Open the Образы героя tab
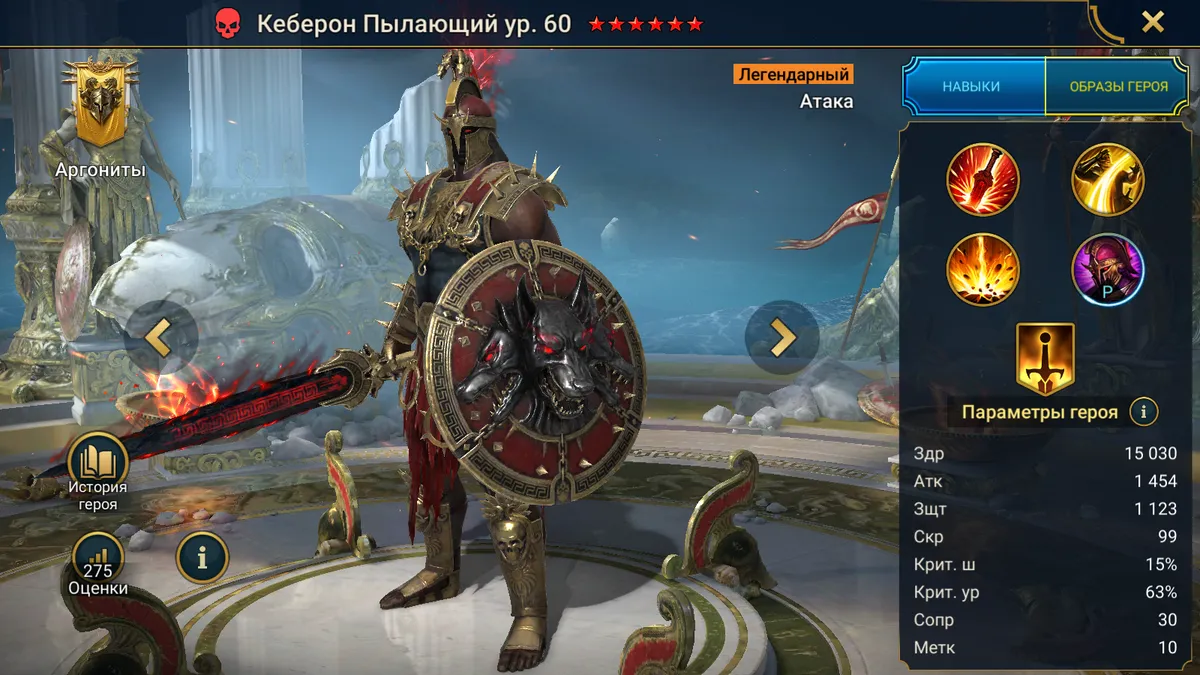This screenshot has height=675, width=1200. (x=1118, y=87)
